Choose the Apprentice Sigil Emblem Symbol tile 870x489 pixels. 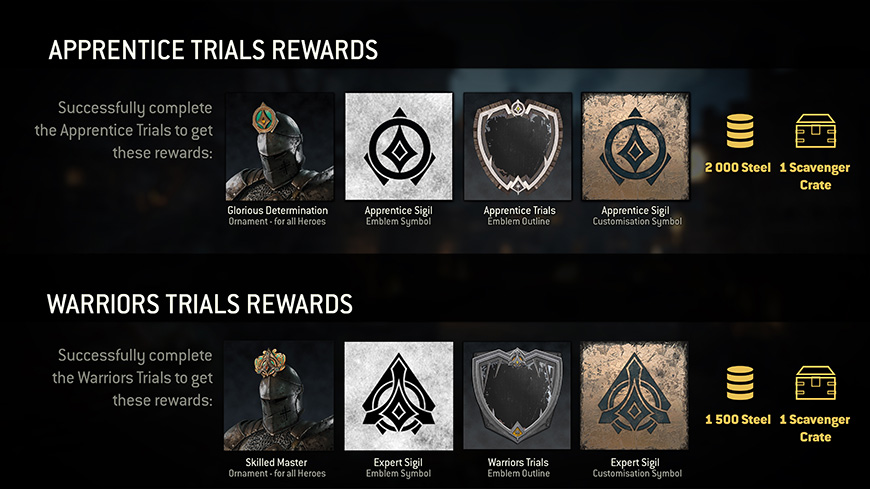398,147
